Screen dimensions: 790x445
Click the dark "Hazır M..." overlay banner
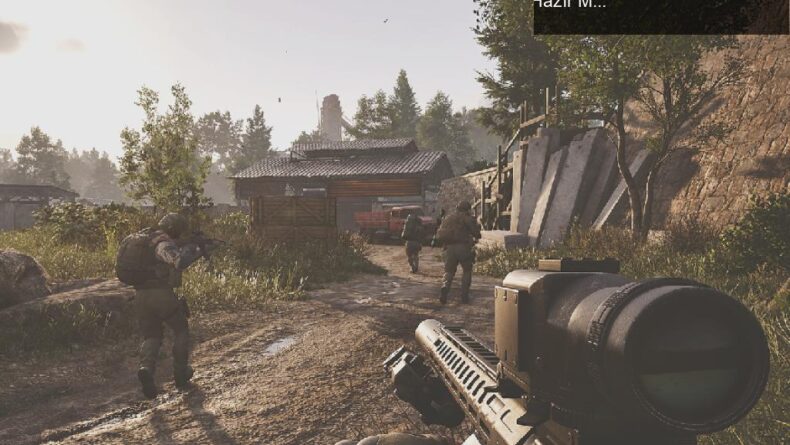(660, 16)
